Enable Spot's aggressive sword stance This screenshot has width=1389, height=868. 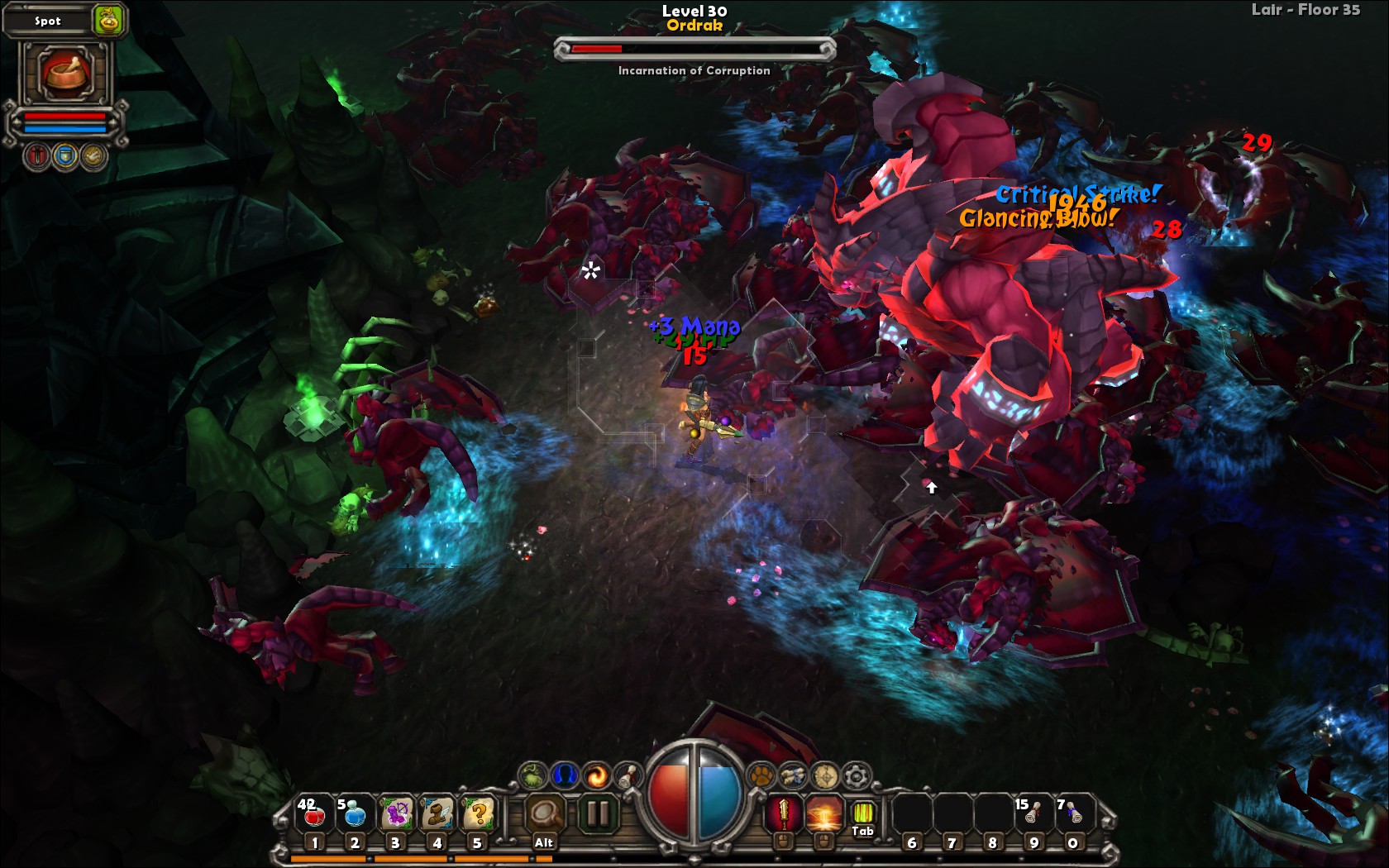pos(37,155)
